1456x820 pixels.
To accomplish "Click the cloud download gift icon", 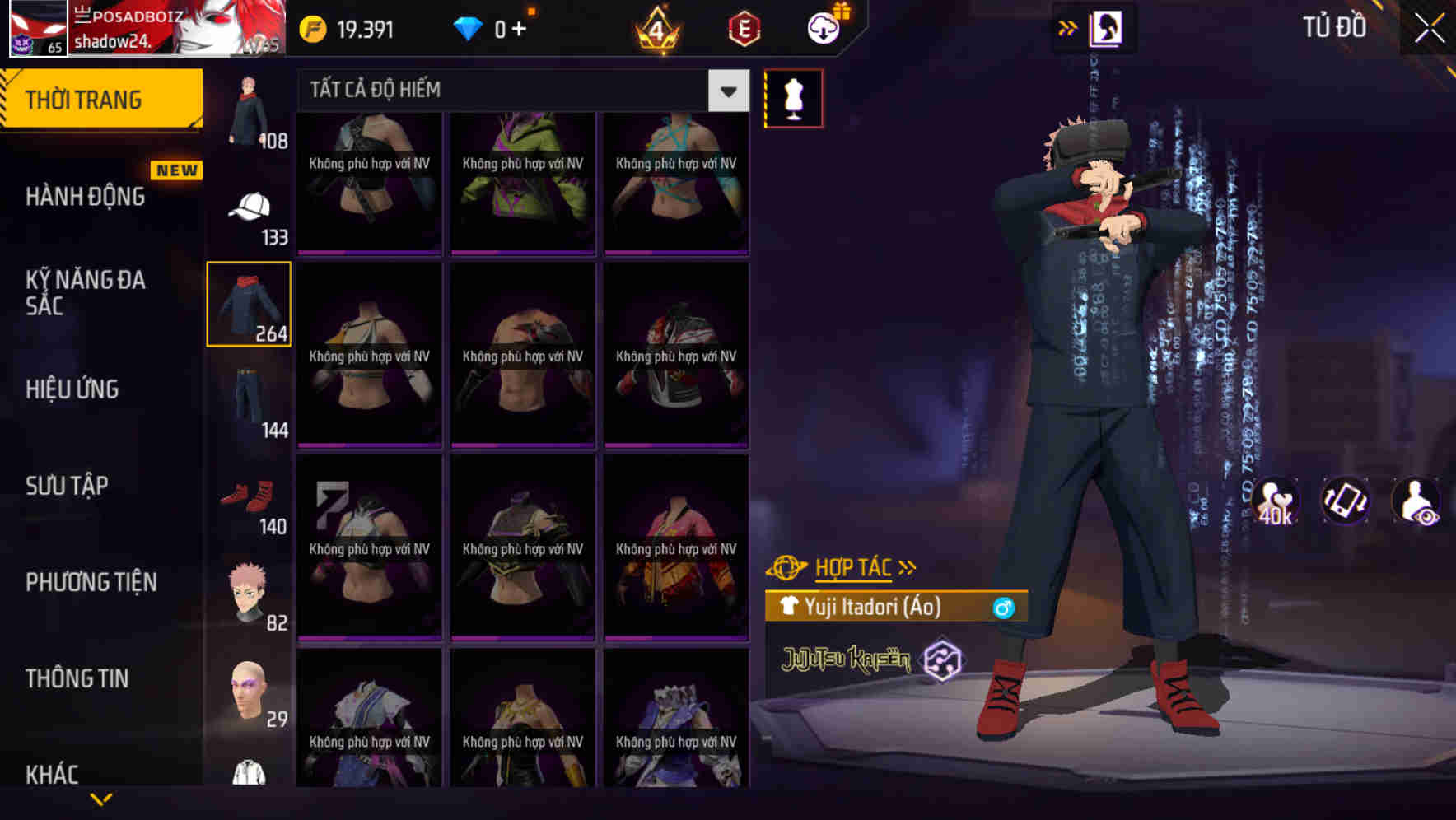I will (823, 26).
